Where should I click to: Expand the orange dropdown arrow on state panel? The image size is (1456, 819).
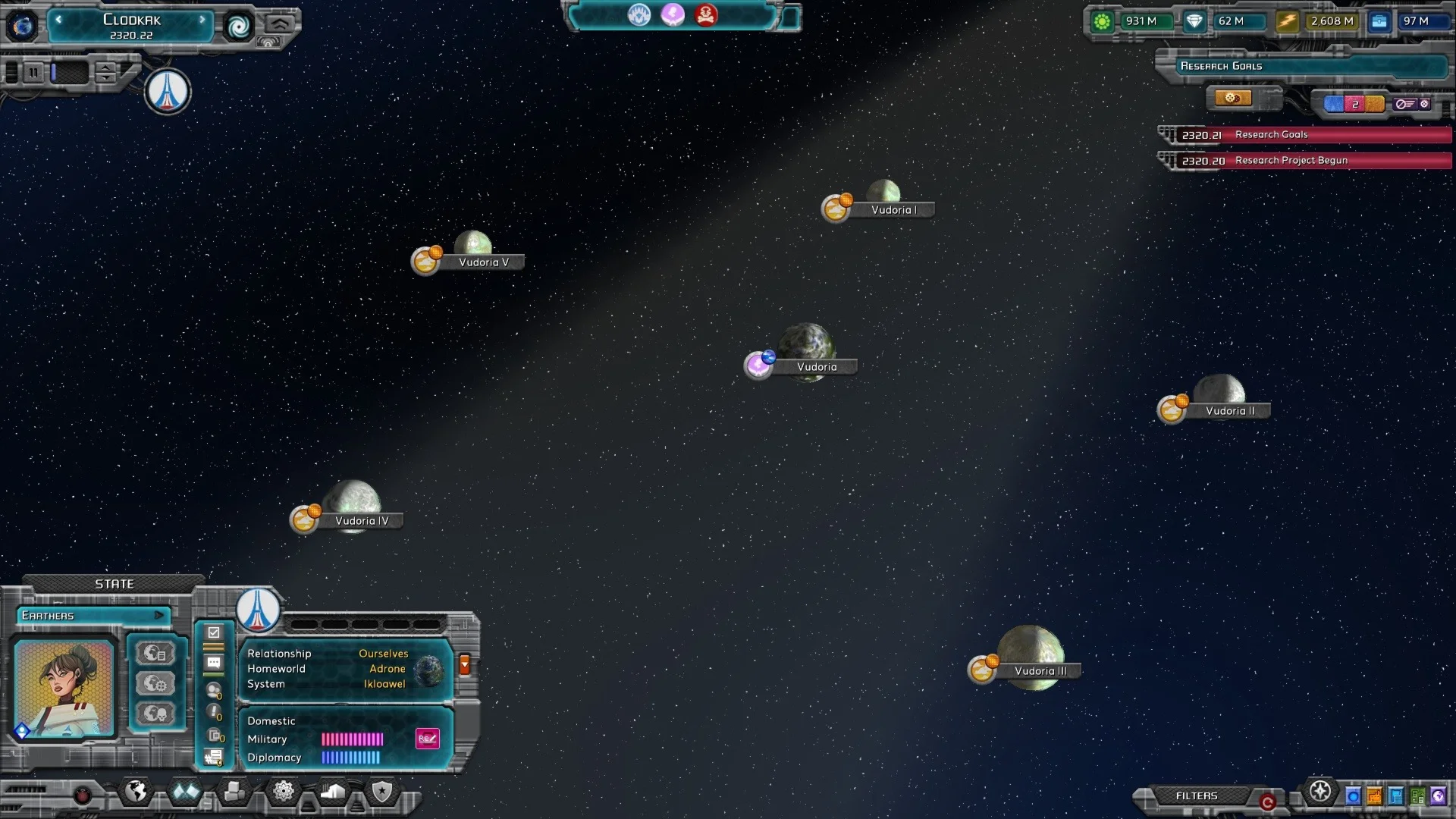tap(465, 664)
